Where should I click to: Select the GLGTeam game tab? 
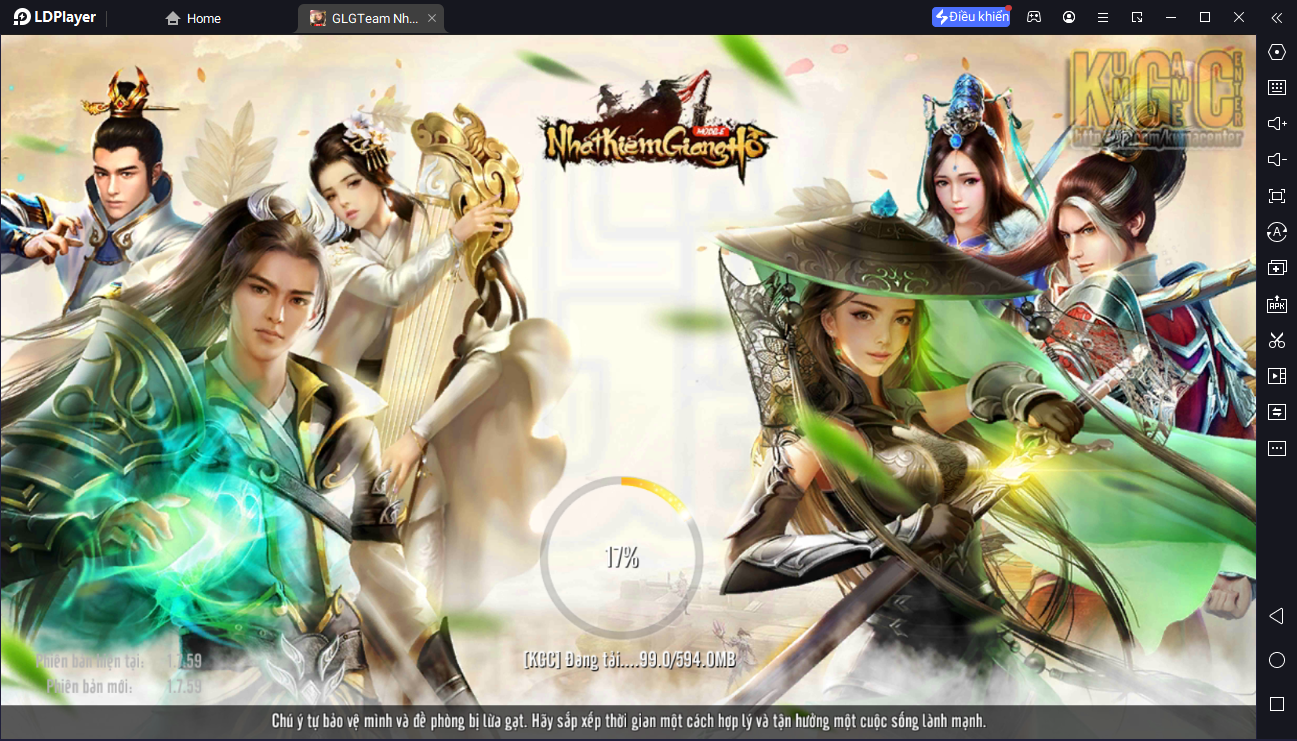(365, 17)
